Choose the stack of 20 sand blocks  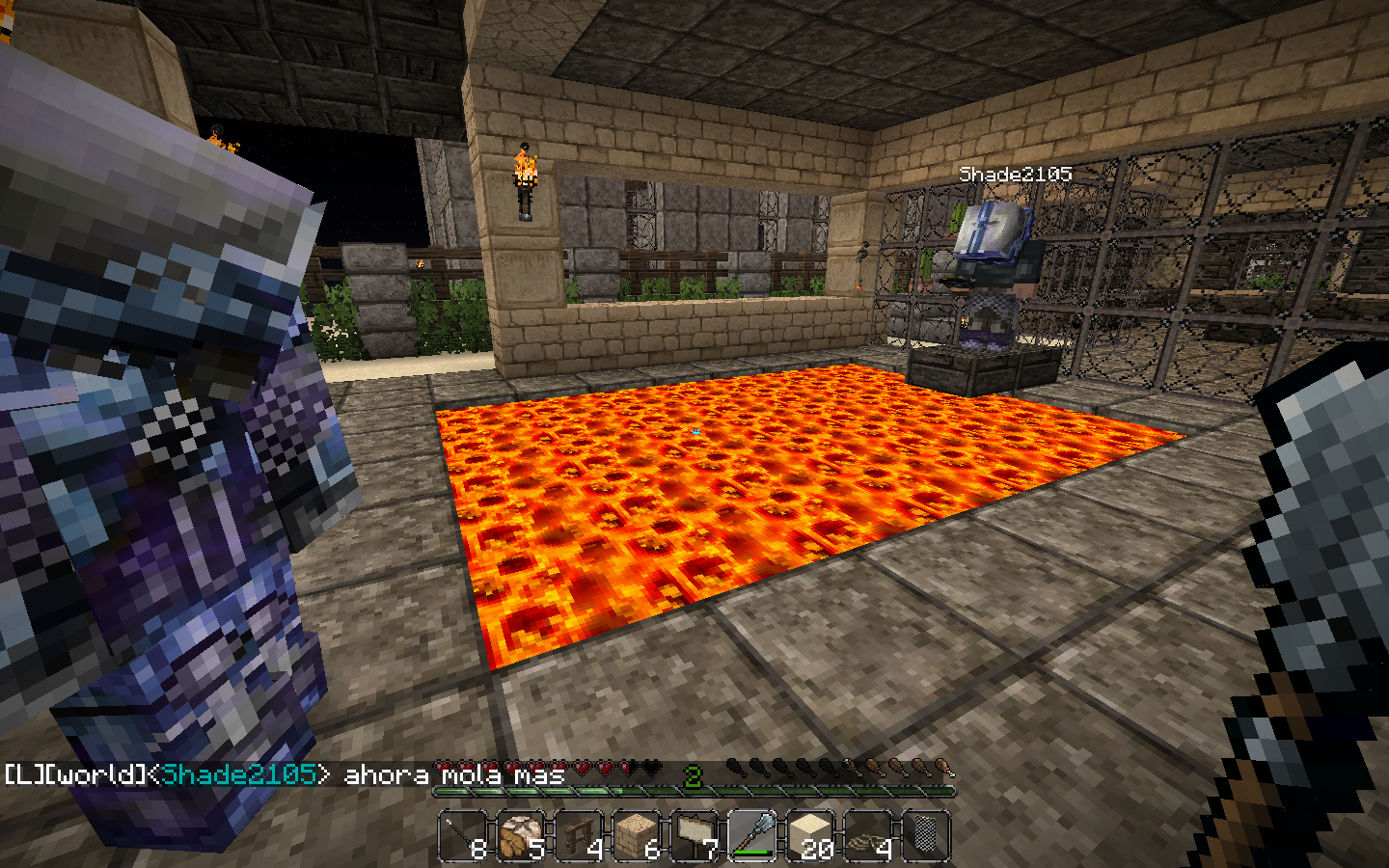point(811,835)
